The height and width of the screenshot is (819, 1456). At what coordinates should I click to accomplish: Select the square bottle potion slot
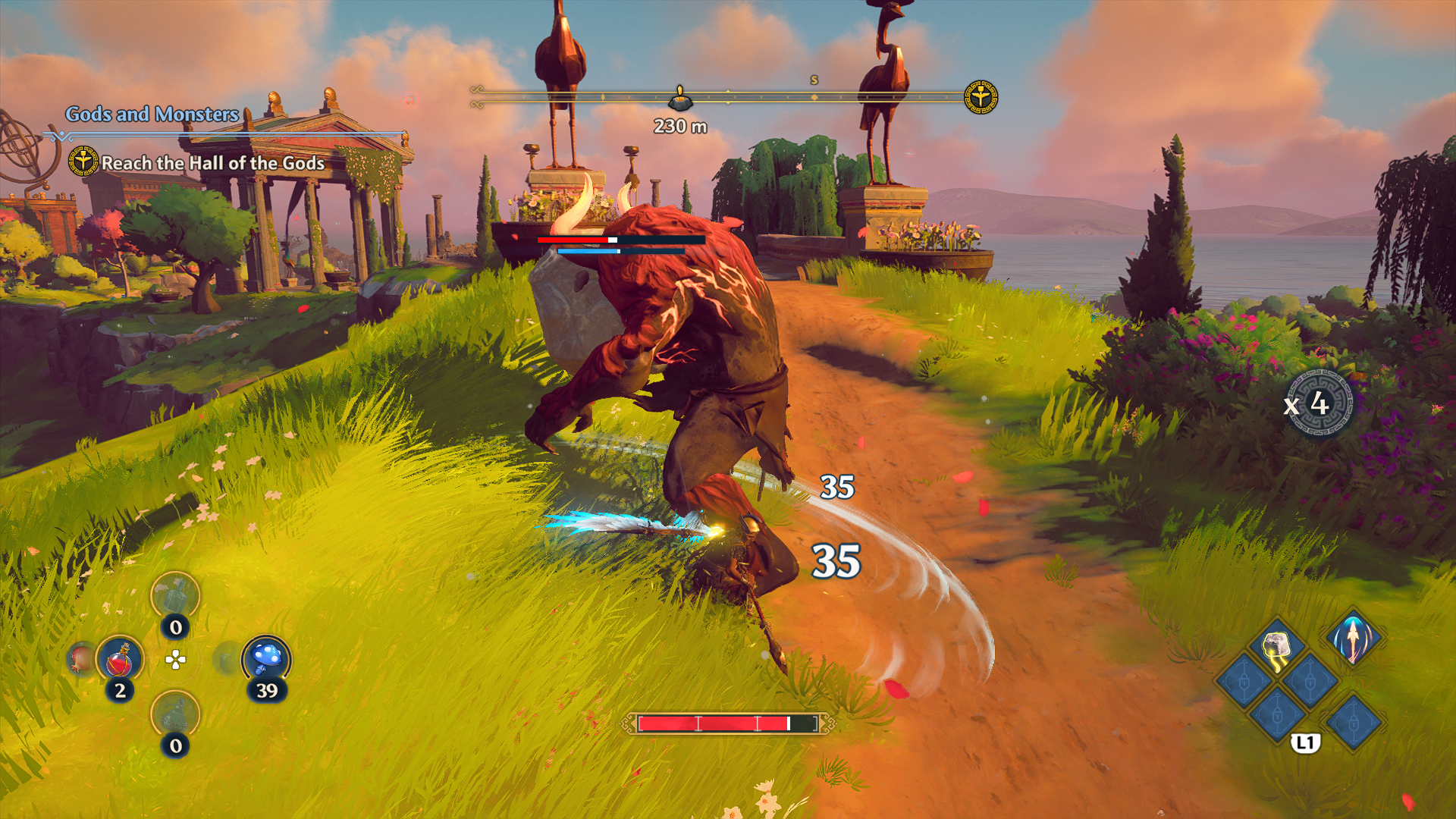pos(175,597)
